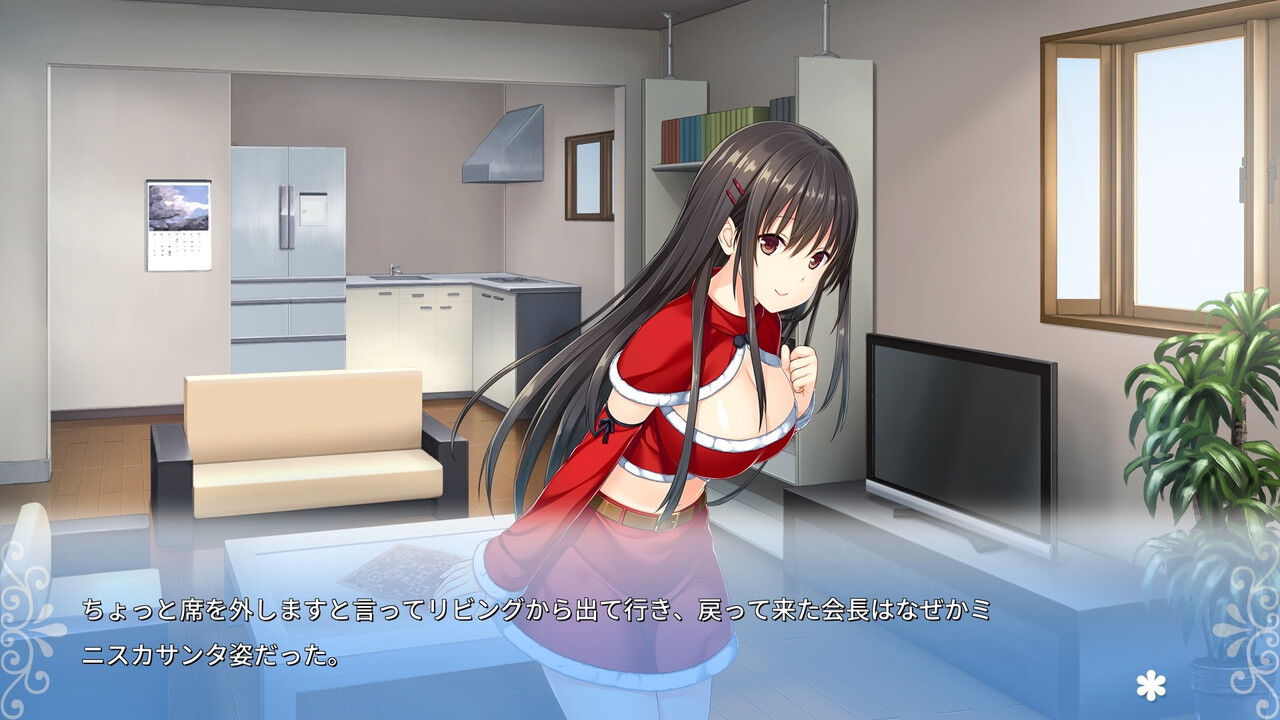Screen dimensions: 1280x720
Task: Click the small kitchen window
Action: pyautogui.click(x=588, y=175)
